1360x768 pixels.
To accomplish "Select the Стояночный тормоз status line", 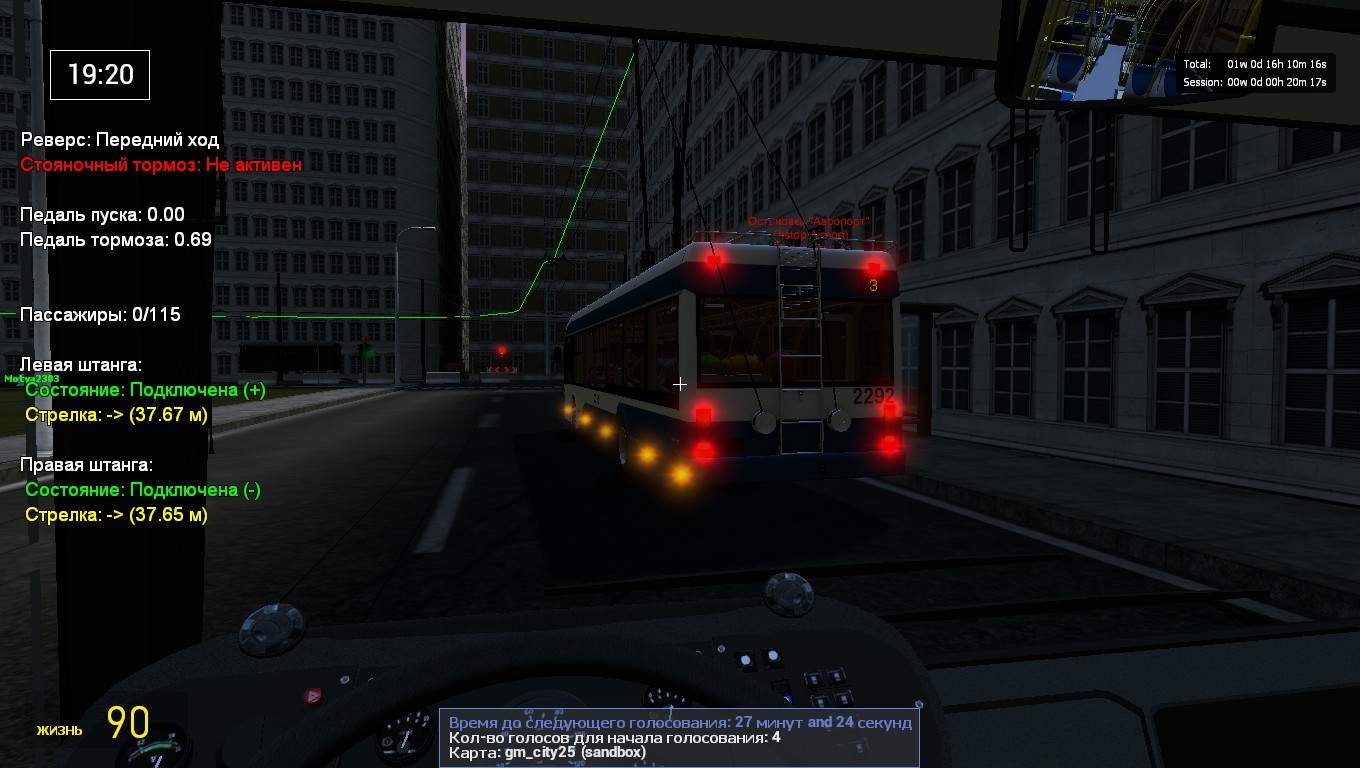I will 162,165.
